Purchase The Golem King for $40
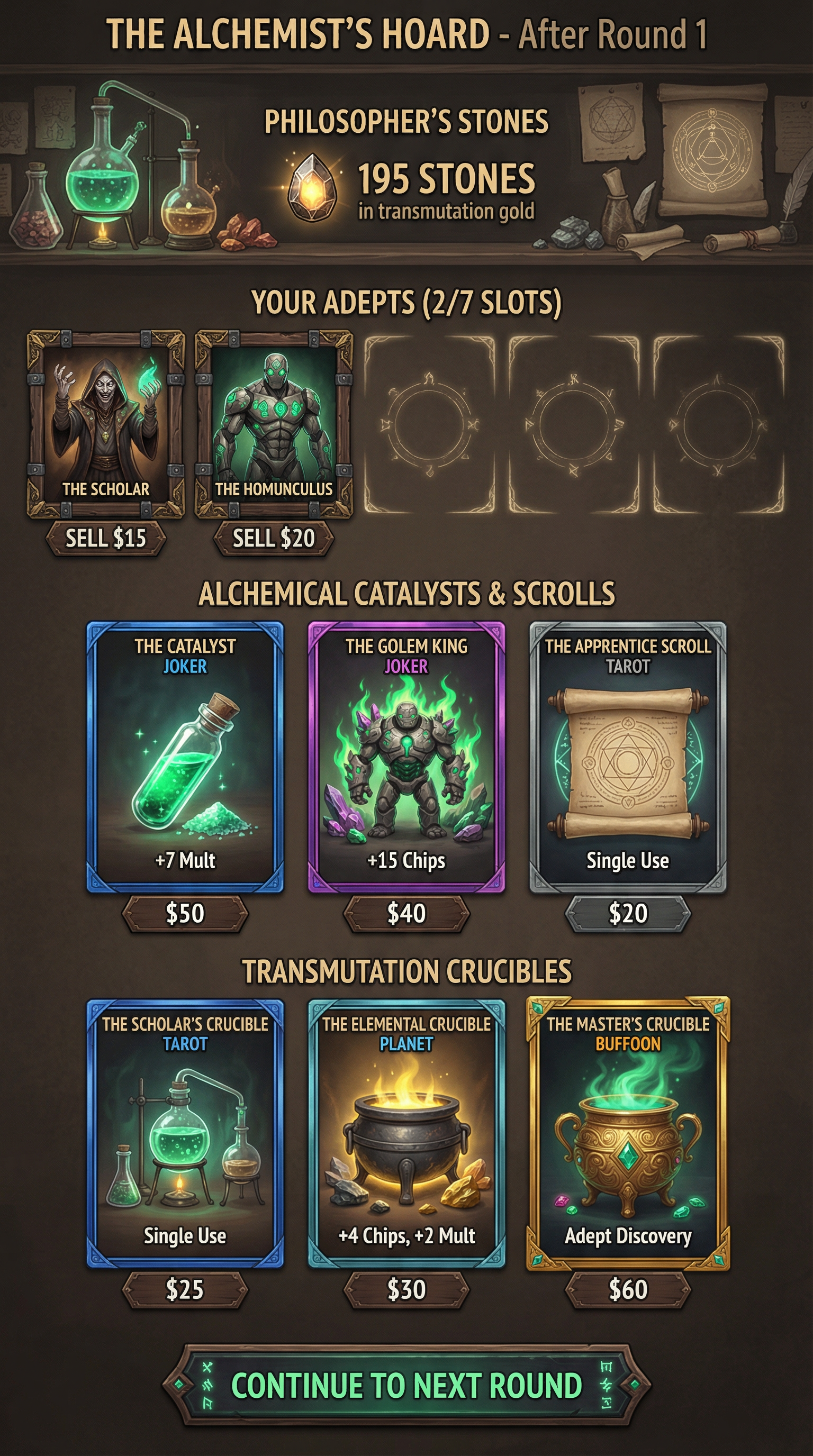The image size is (813, 1456). click(x=406, y=913)
